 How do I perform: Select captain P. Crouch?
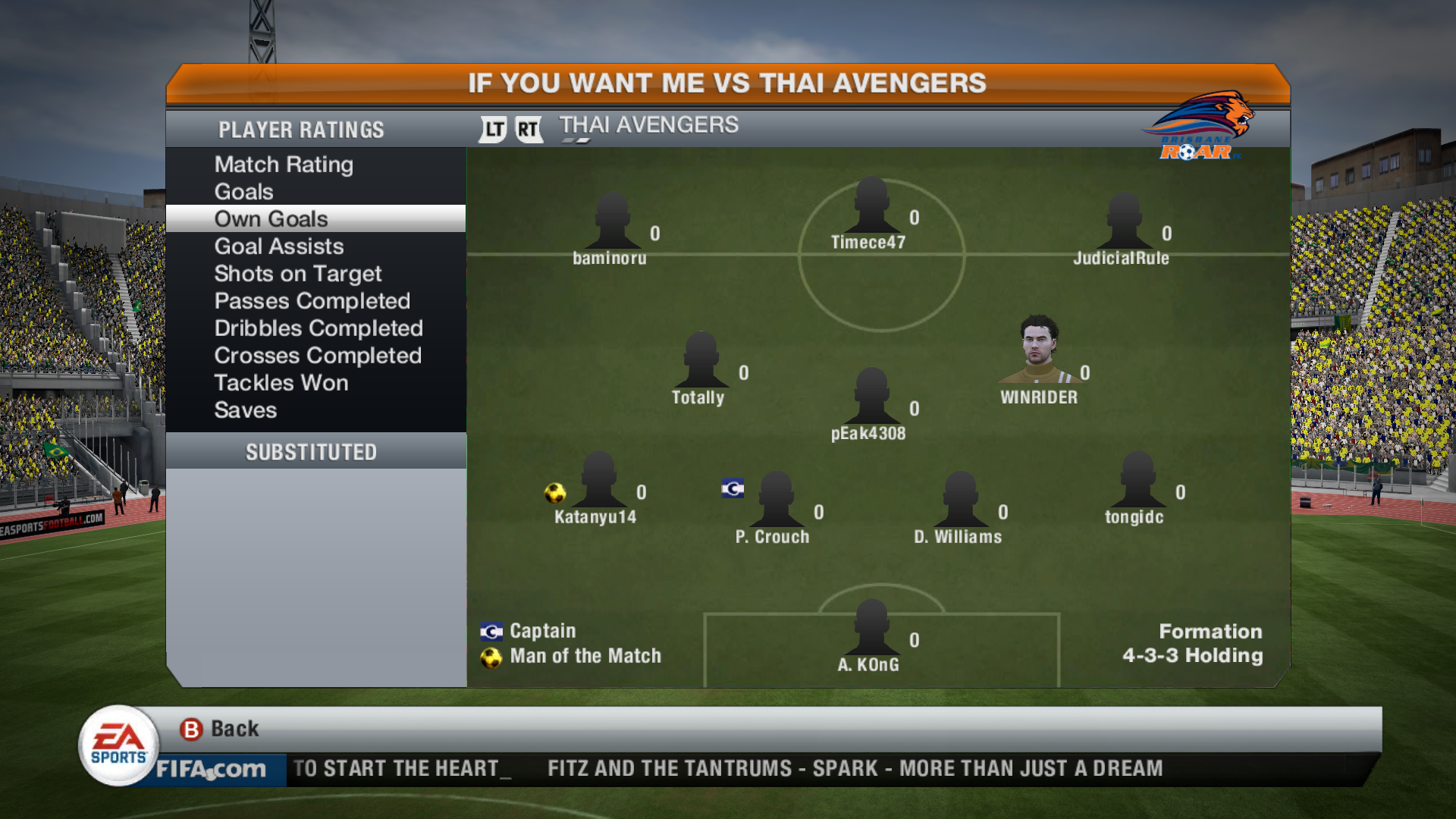[x=776, y=500]
